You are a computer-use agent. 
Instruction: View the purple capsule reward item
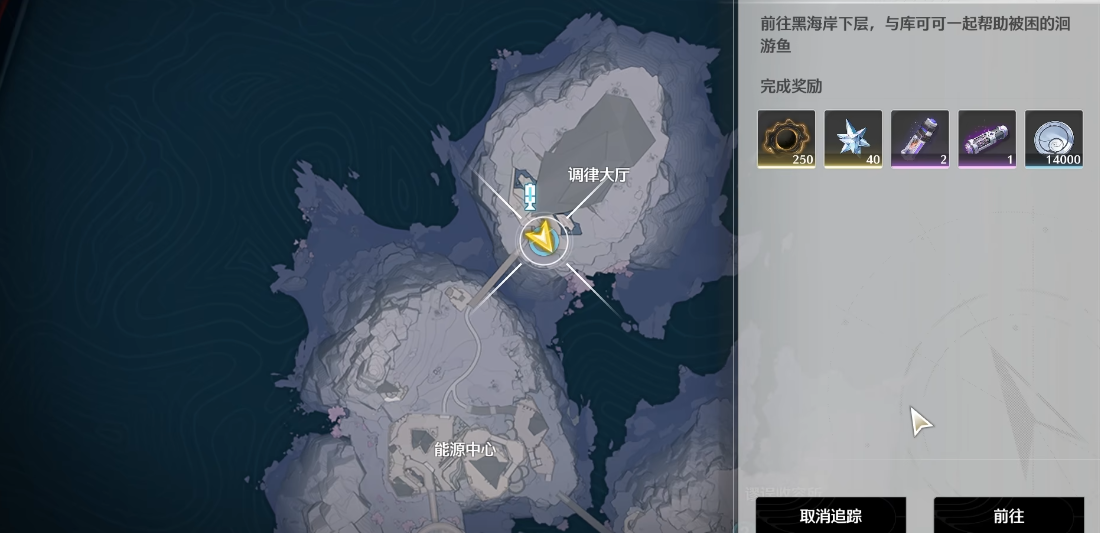pyautogui.click(x=987, y=138)
